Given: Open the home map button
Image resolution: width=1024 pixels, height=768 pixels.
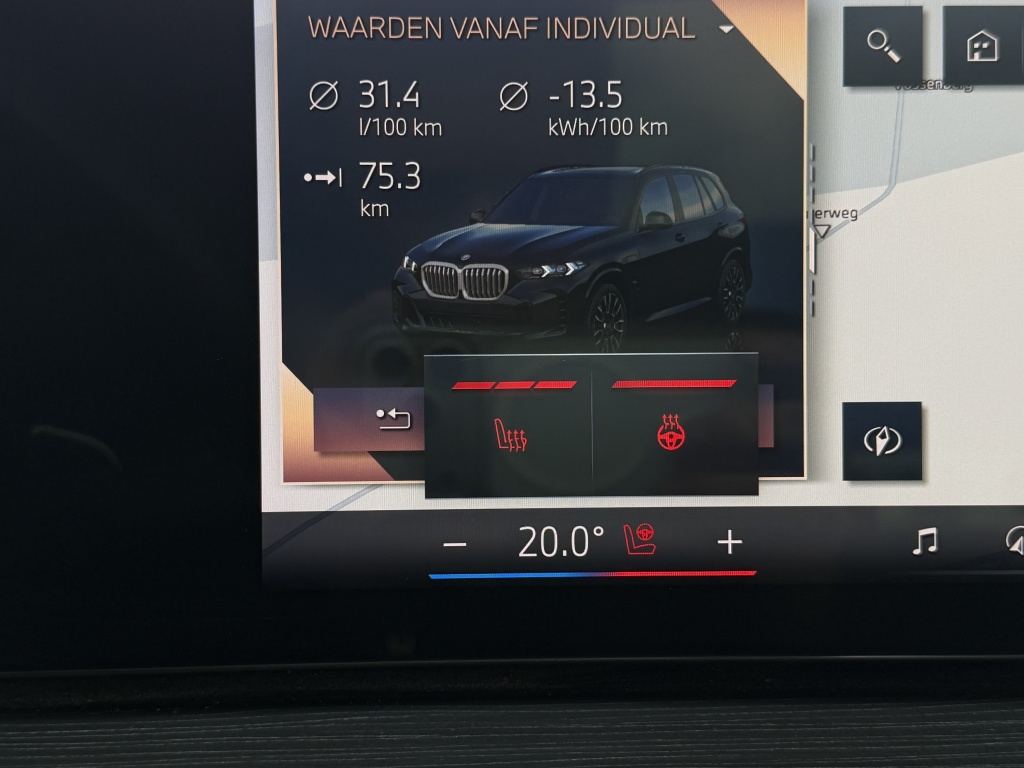Looking at the screenshot, I should pos(981,46).
